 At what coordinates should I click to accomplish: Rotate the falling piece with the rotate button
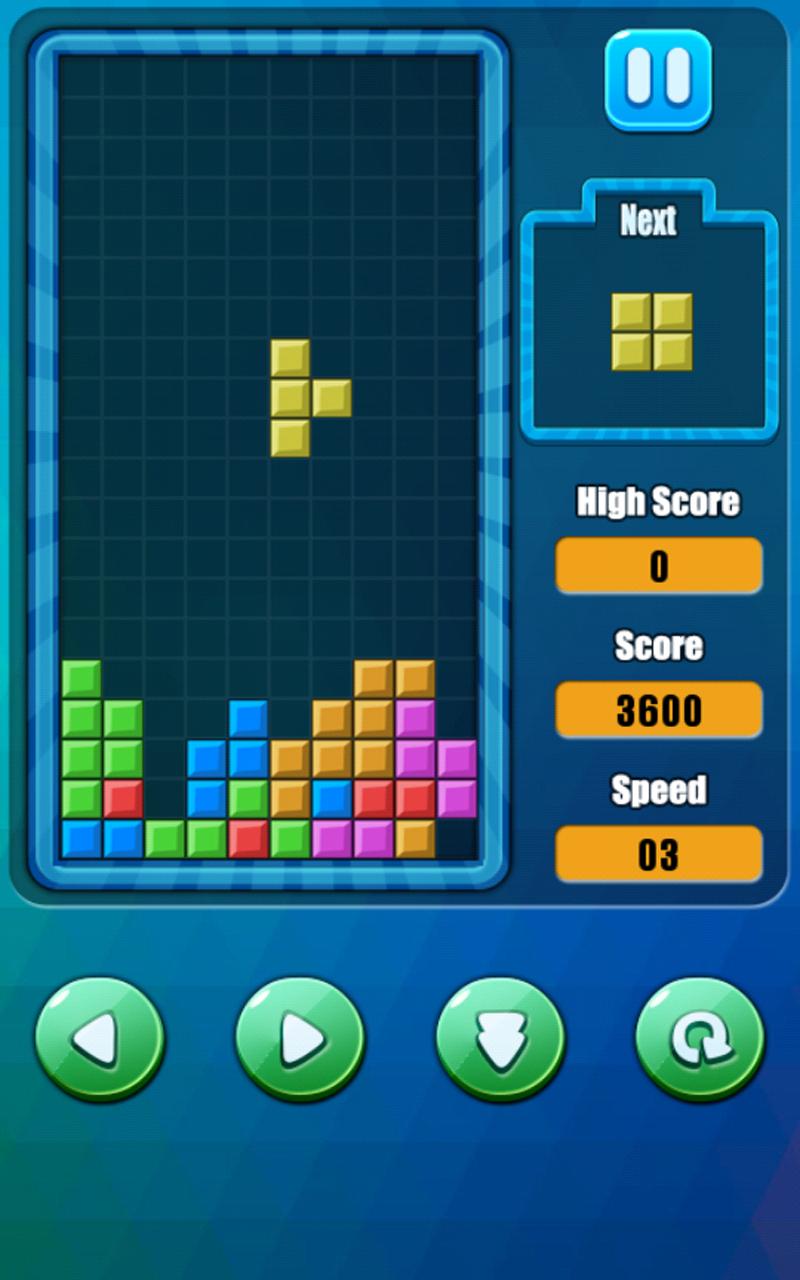[x=700, y=1040]
